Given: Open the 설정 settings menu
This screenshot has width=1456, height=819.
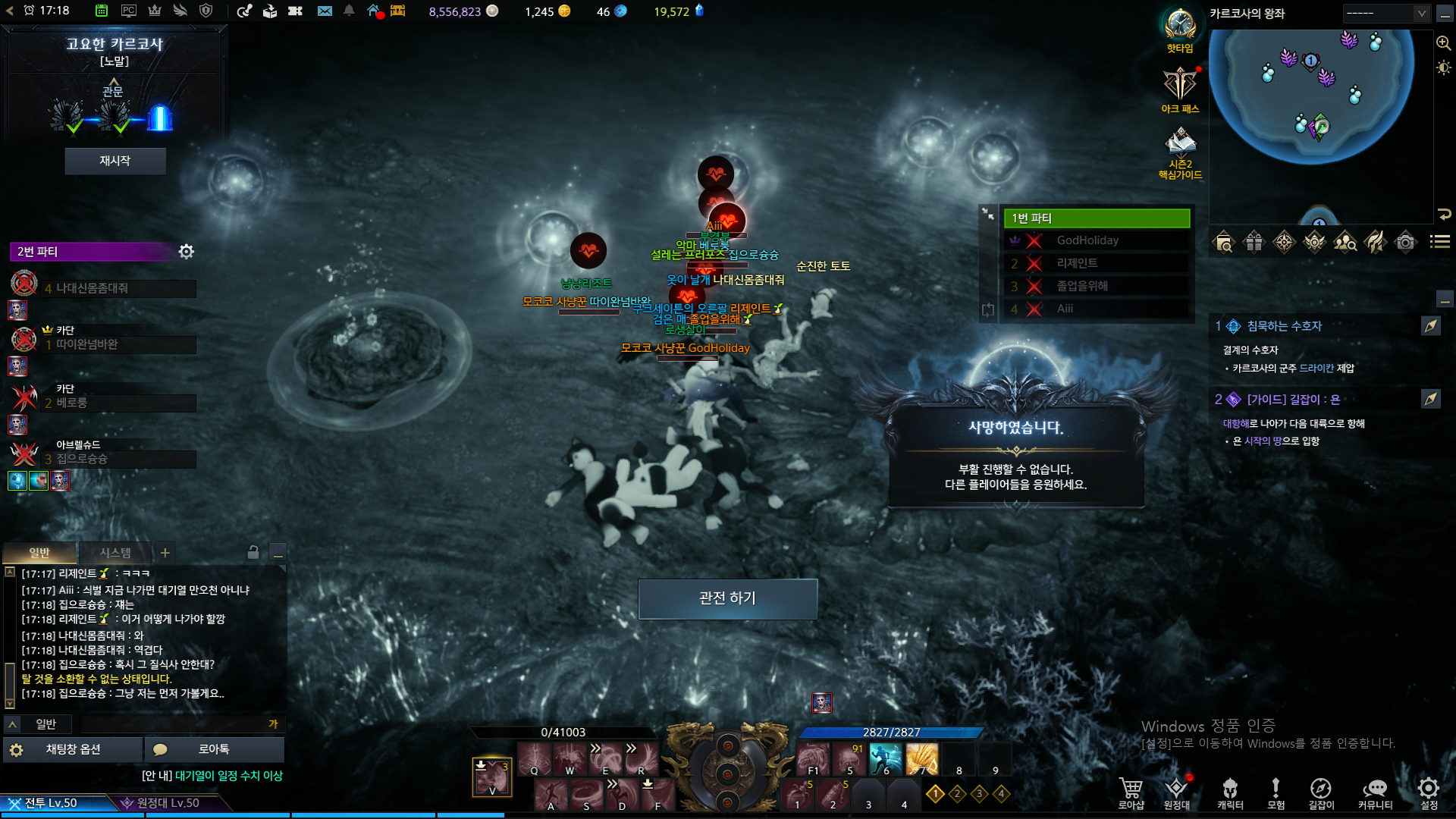Looking at the screenshot, I should click(1429, 792).
